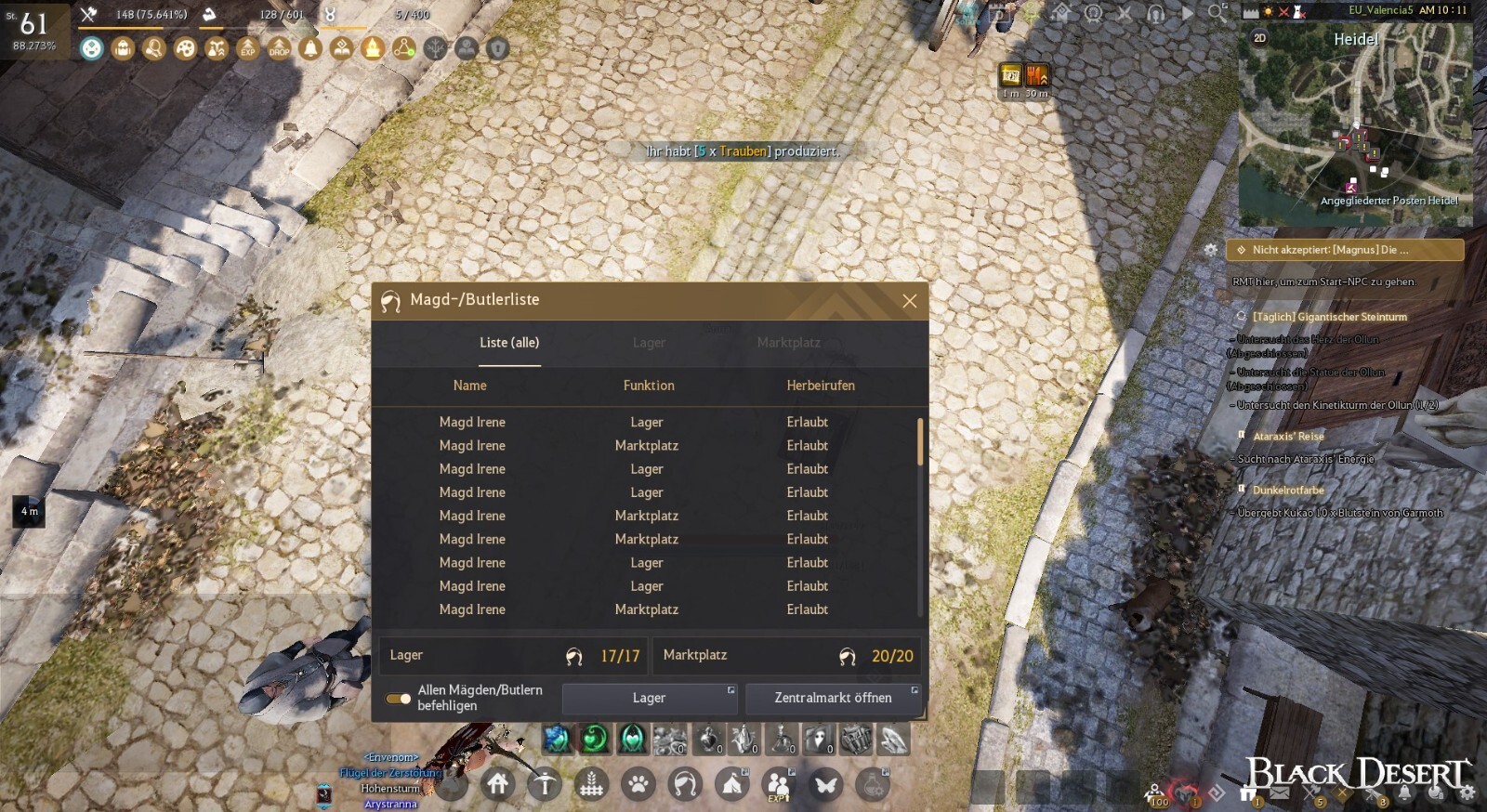Switch to the Marktplatz tab

[x=787, y=343]
